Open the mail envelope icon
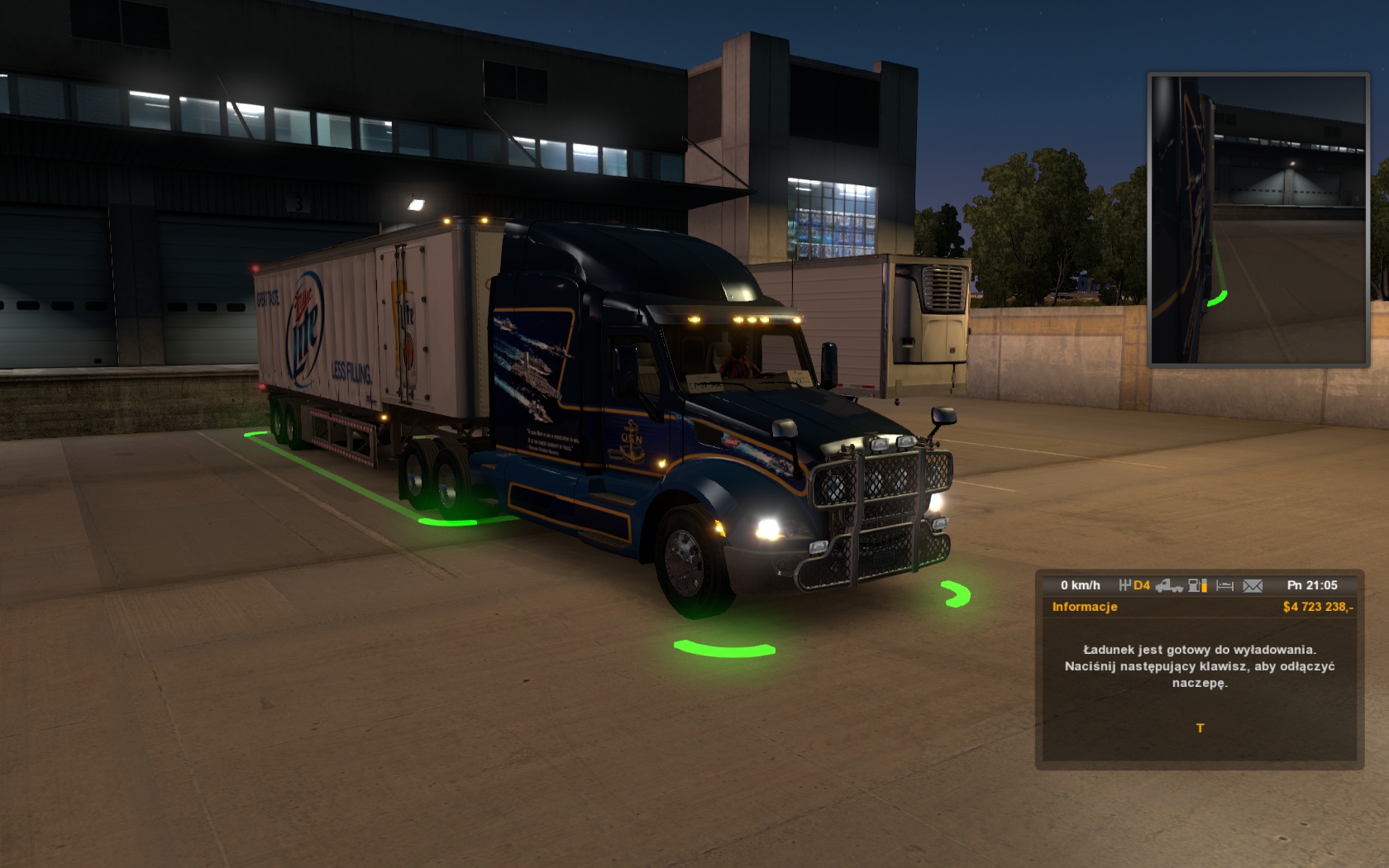Screen dimensions: 1389x868 [1253, 585]
